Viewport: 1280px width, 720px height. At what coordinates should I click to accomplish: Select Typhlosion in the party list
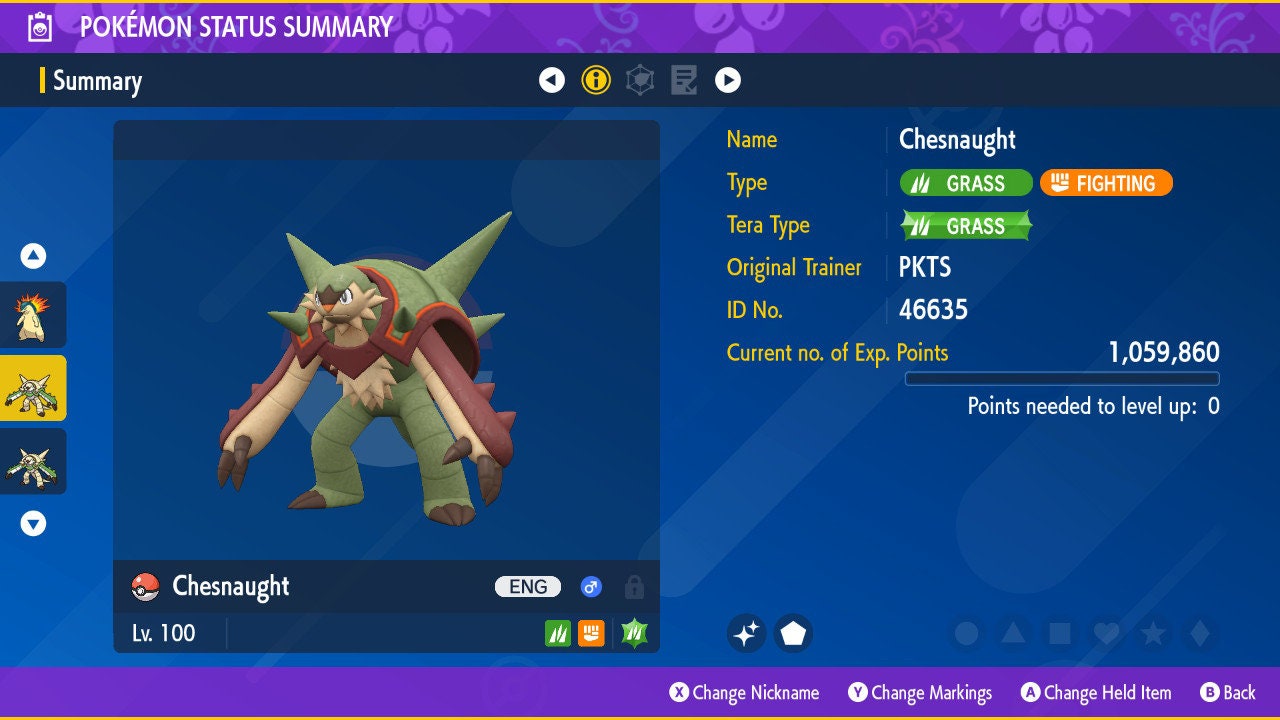pyautogui.click(x=33, y=314)
